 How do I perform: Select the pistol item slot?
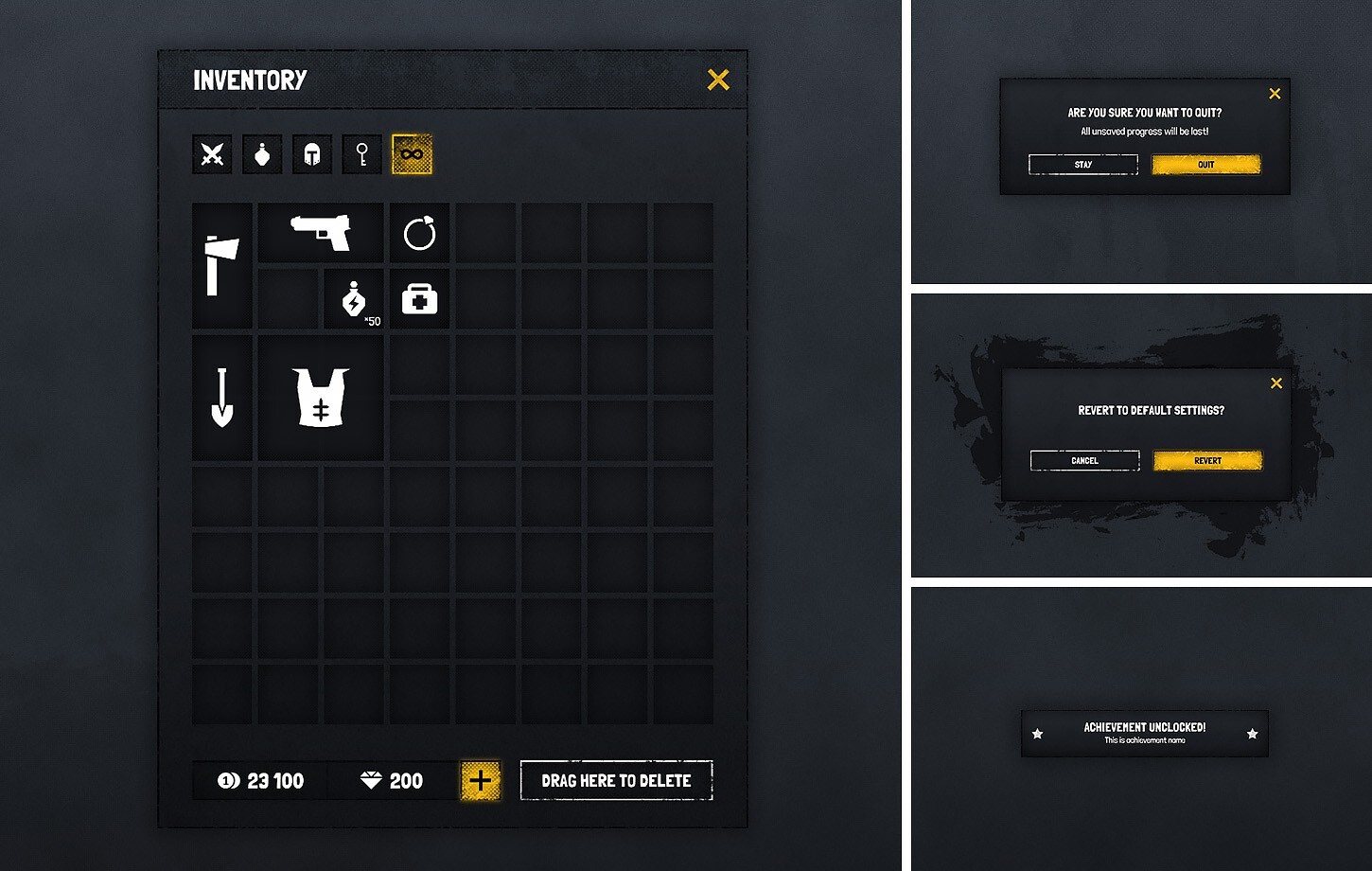(x=321, y=233)
